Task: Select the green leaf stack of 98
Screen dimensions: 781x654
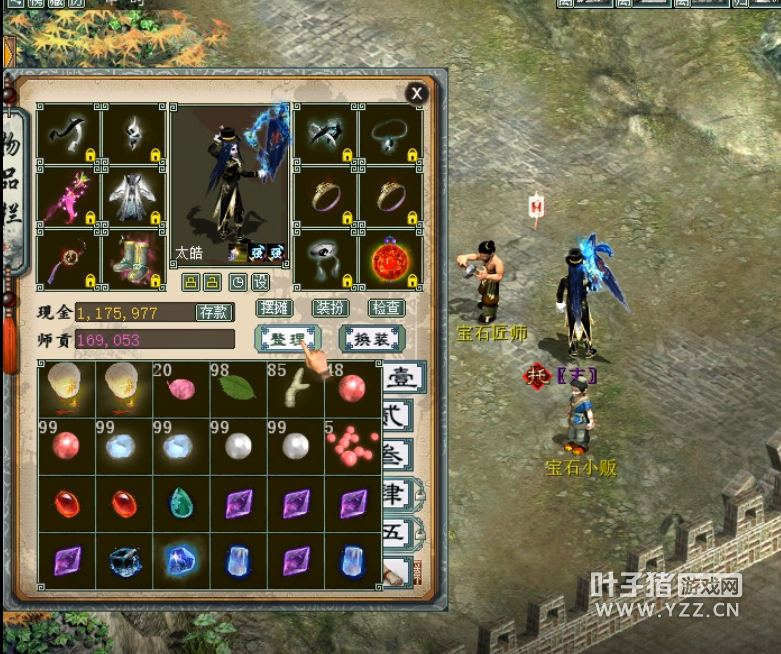Action: point(238,389)
